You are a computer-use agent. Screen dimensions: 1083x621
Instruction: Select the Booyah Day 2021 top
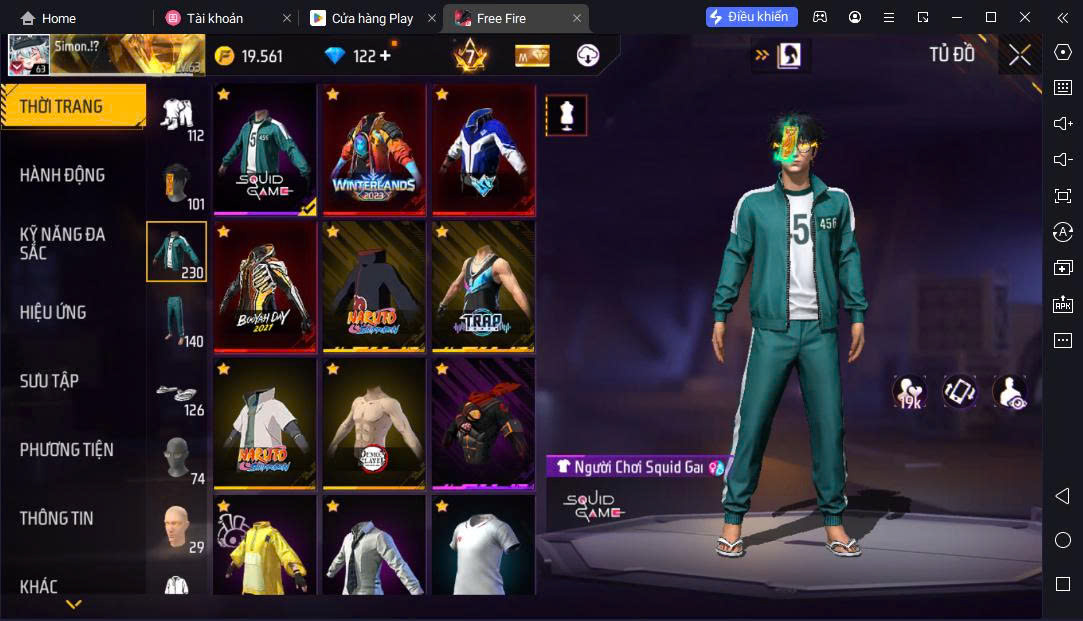[x=265, y=286]
